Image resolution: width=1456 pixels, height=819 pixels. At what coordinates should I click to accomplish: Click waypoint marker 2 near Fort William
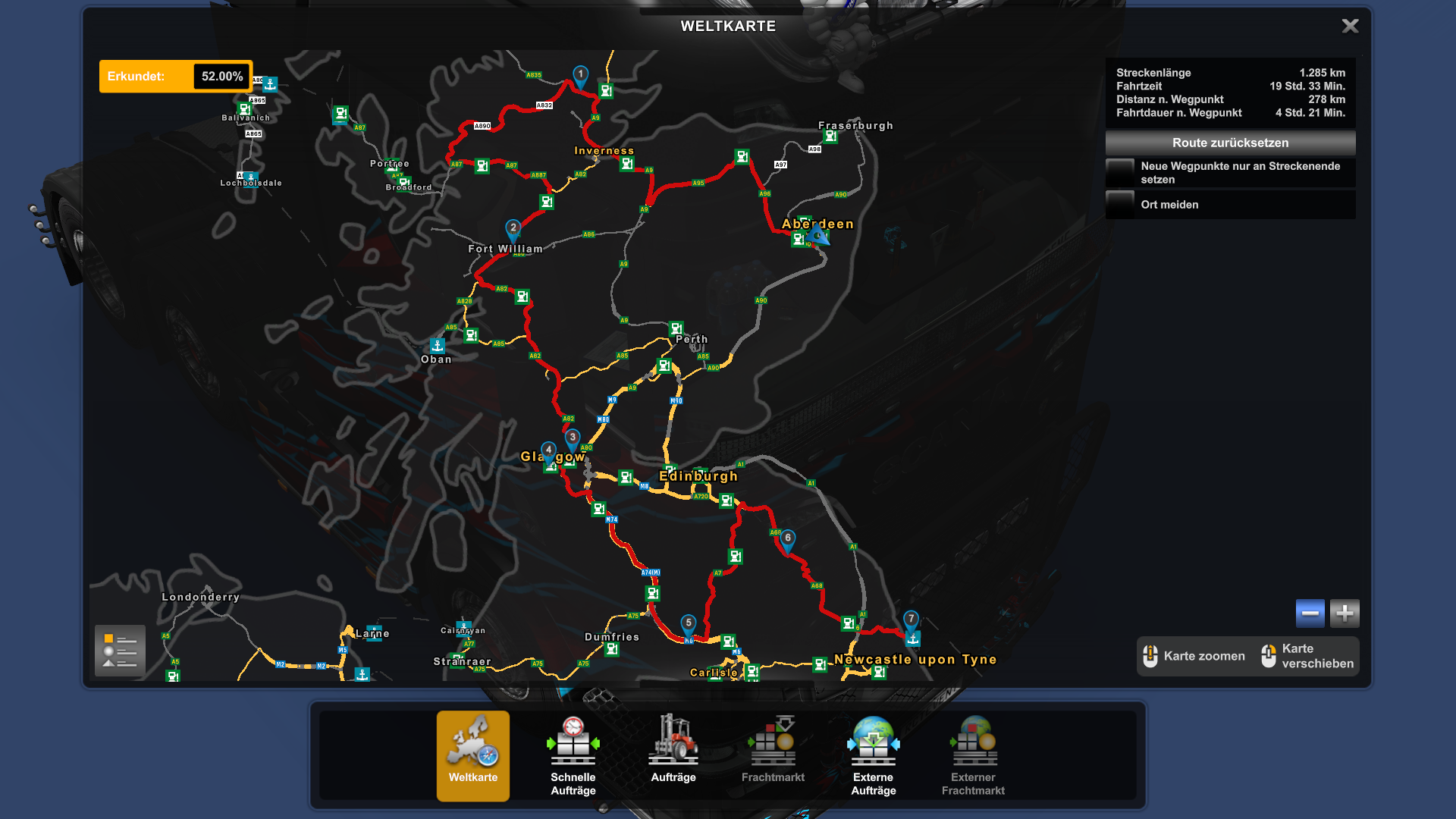(513, 226)
